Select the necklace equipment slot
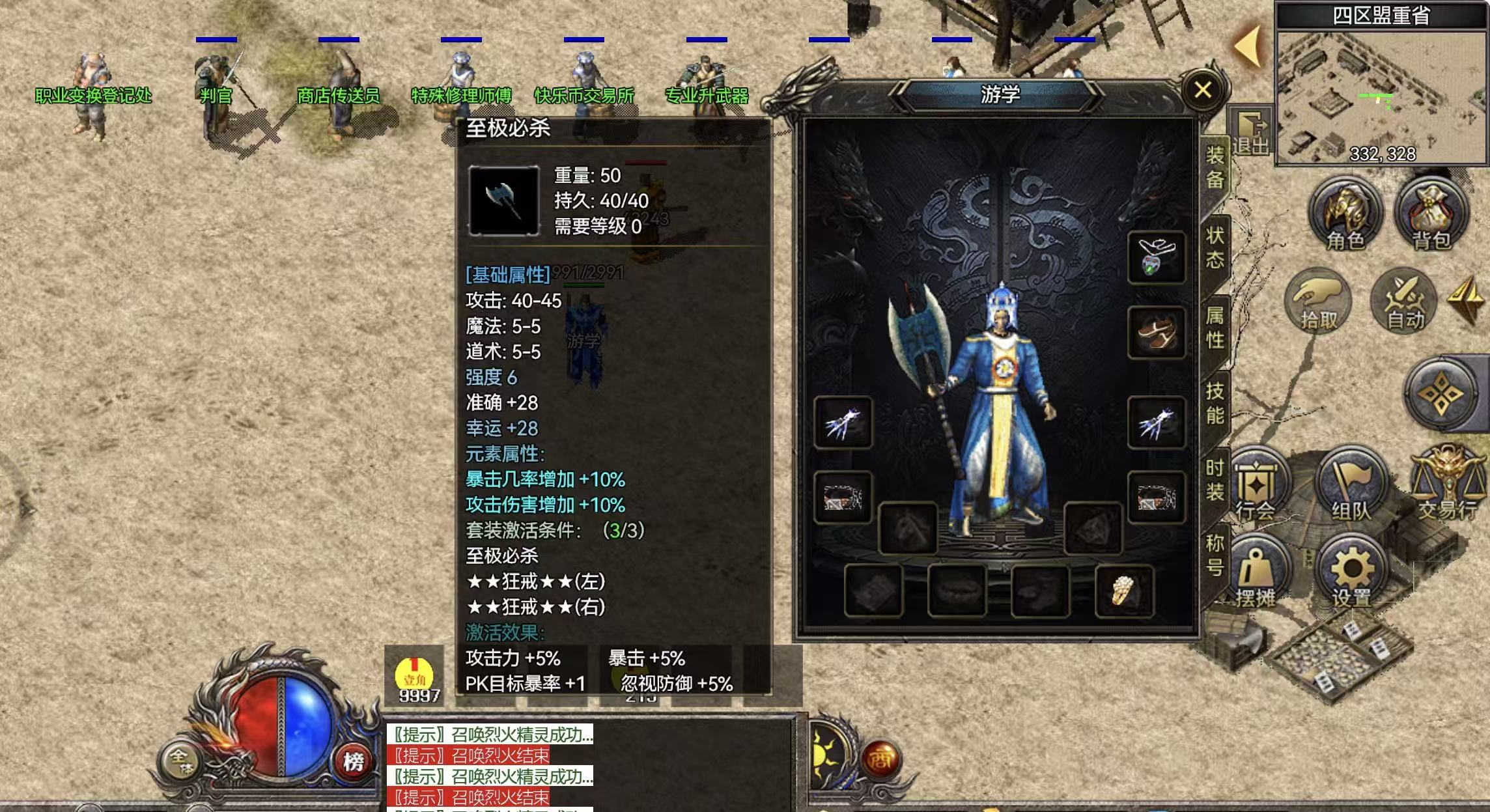 pos(1156,257)
